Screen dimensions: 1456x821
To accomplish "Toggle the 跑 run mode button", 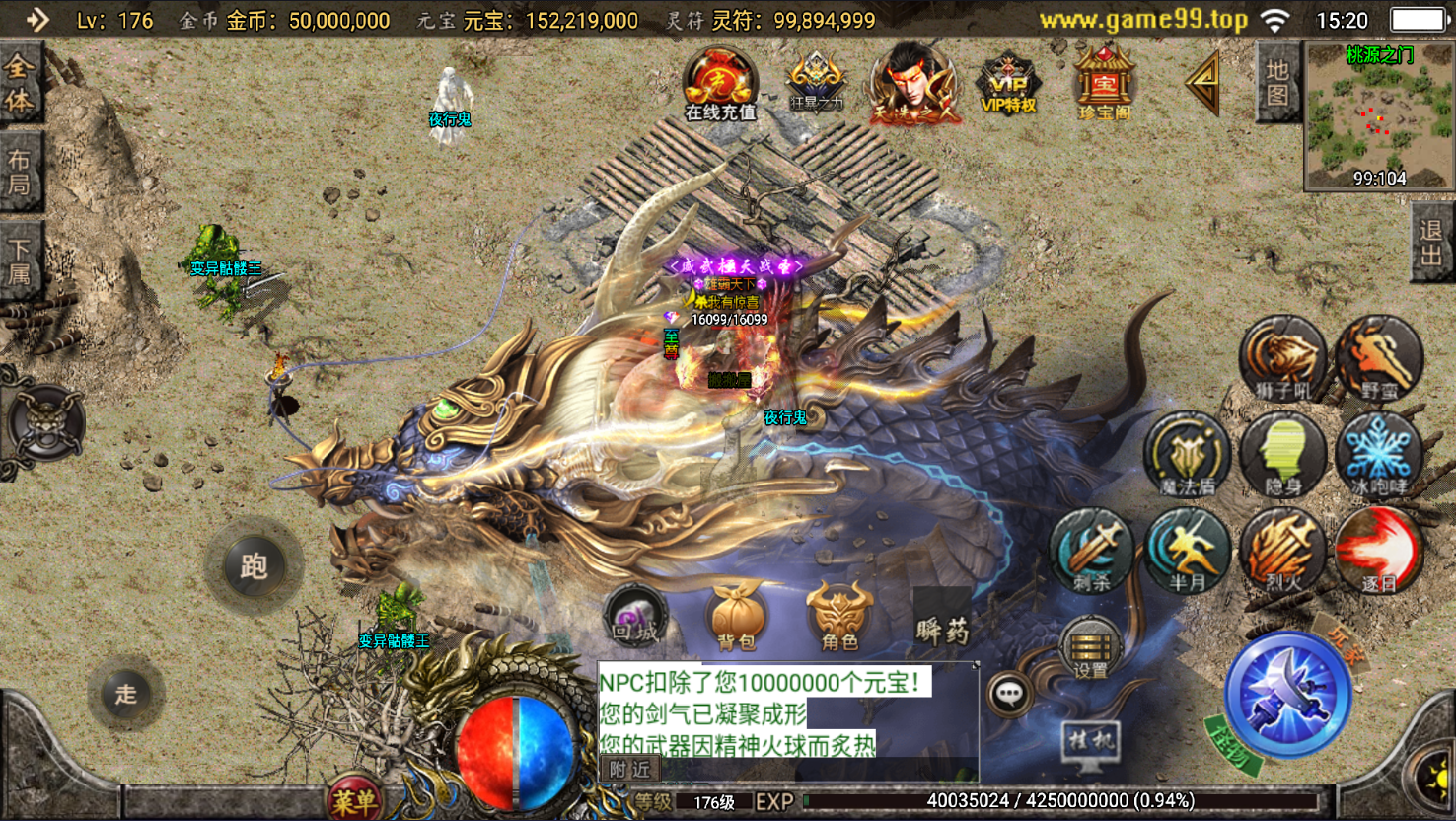I will (254, 566).
